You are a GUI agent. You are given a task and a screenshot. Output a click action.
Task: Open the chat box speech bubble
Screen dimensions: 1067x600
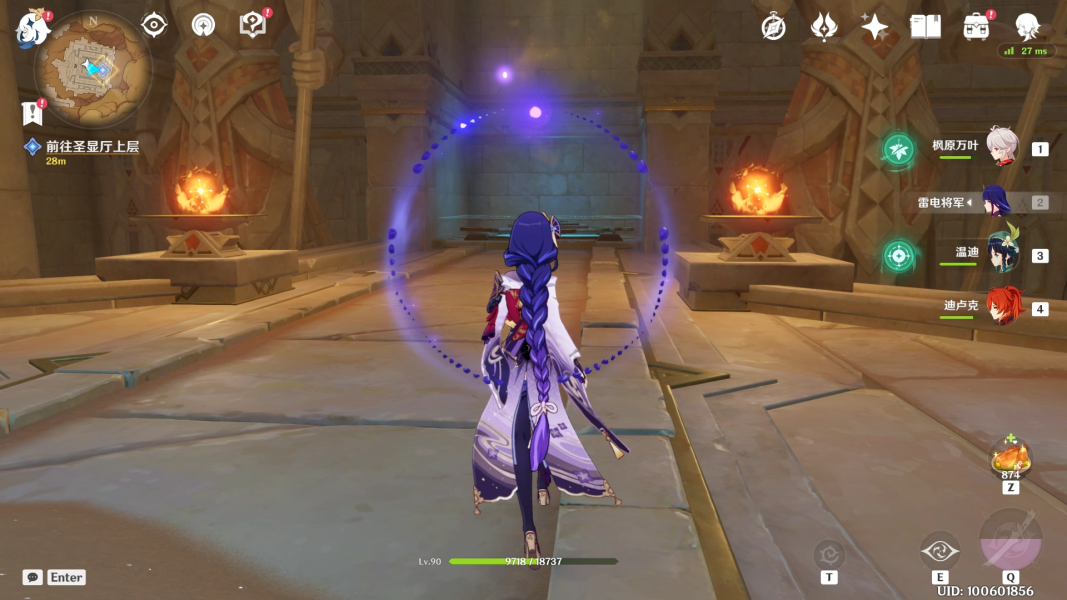pyautogui.click(x=33, y=577)
